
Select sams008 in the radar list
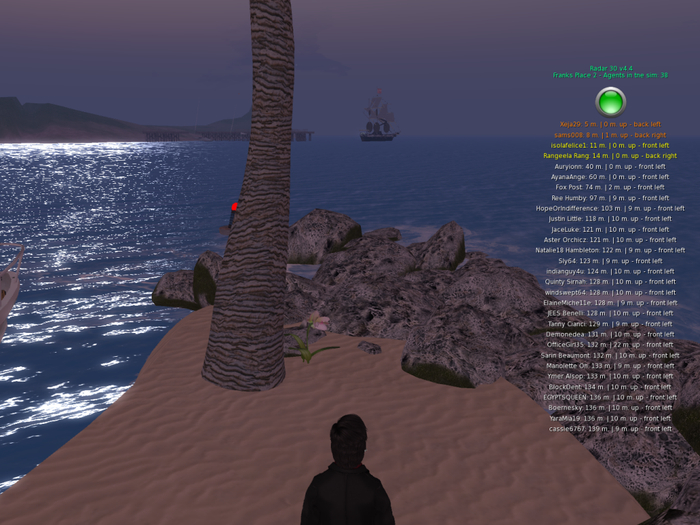[610, 135]
